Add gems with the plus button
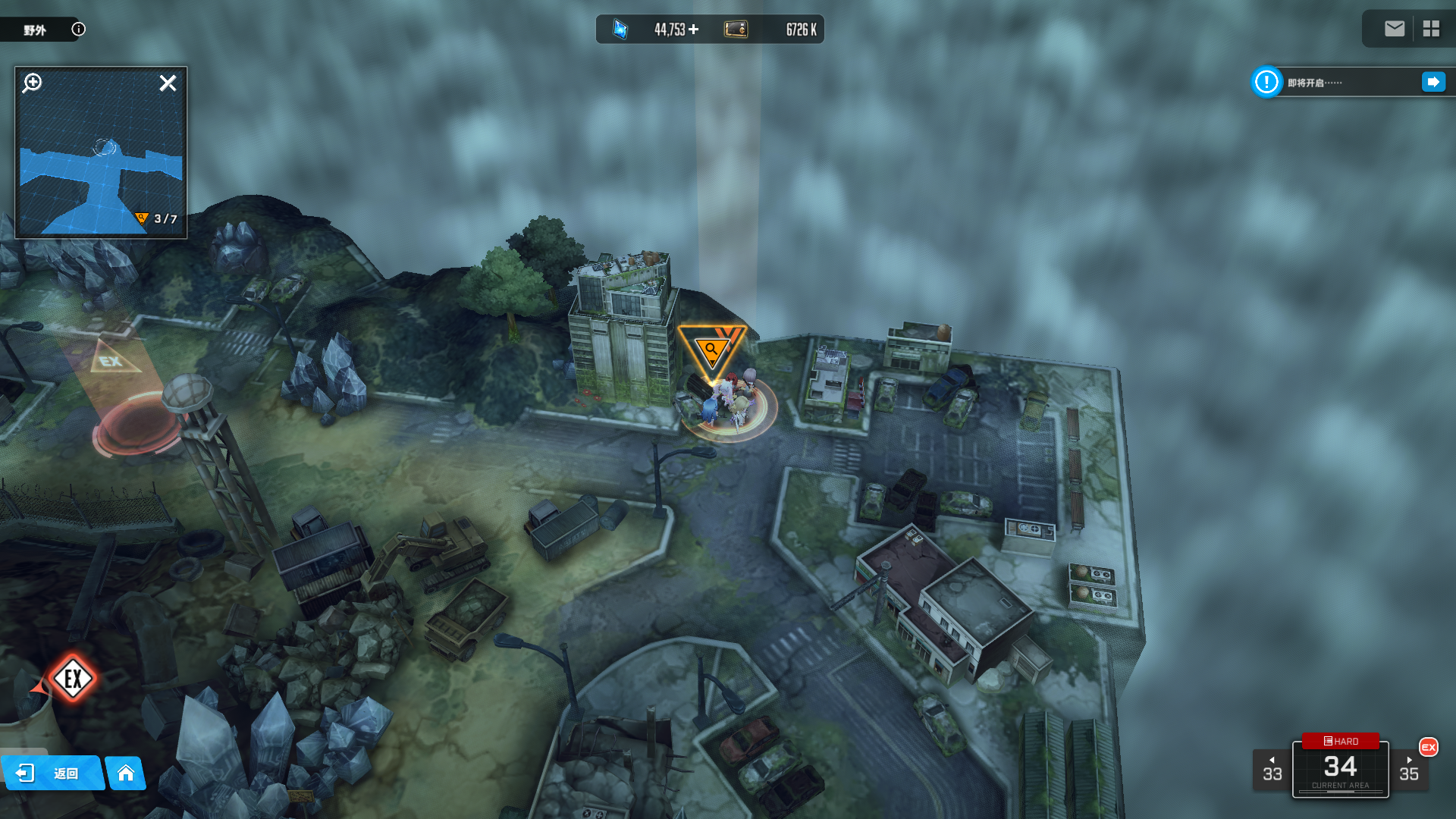The image size is (1456, 819). [x=694, y=30]
